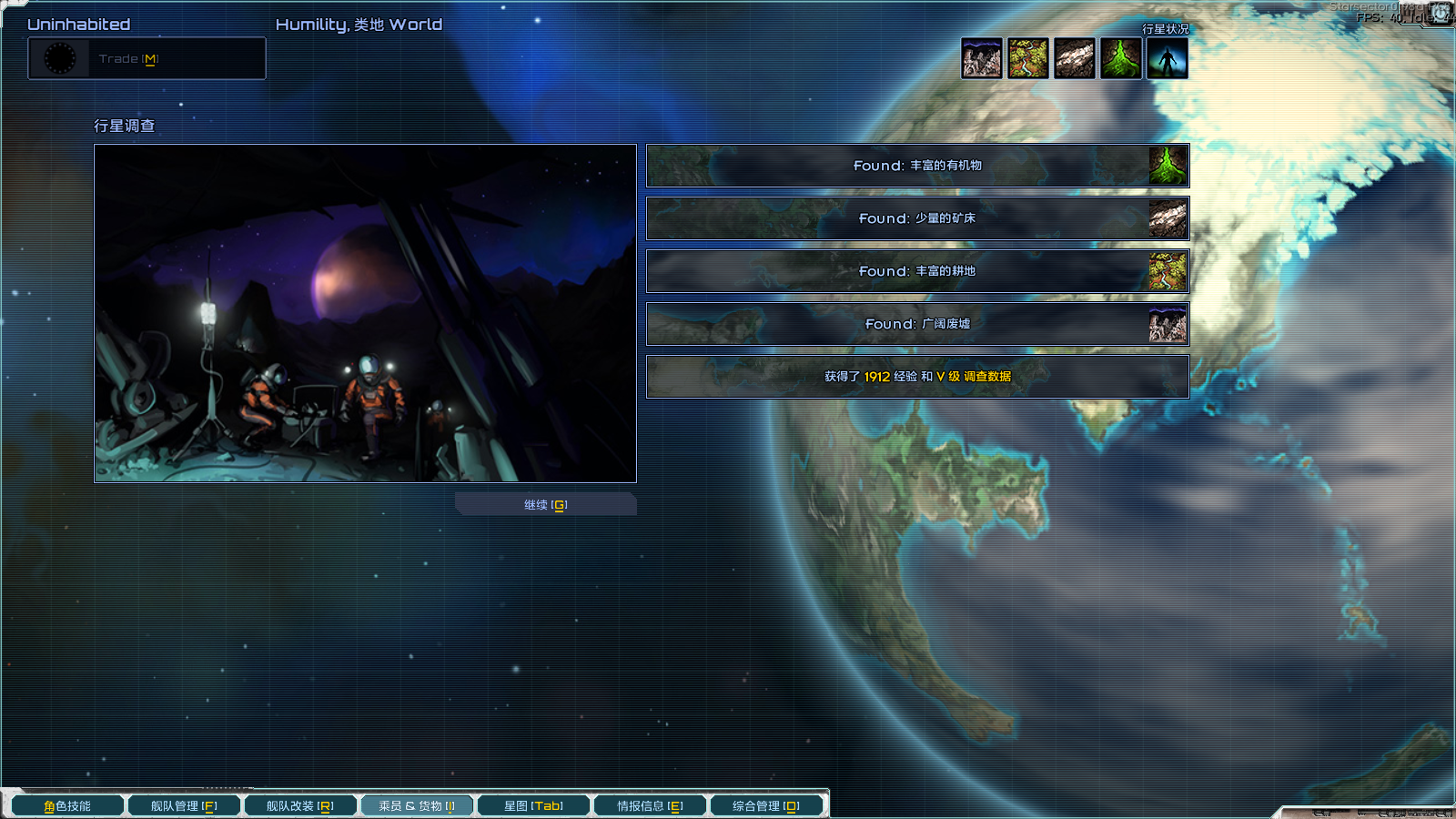Switch to the 舰队管理 fleet tab
Viewport: 1456px width, 819px height.
pos(184,806)
